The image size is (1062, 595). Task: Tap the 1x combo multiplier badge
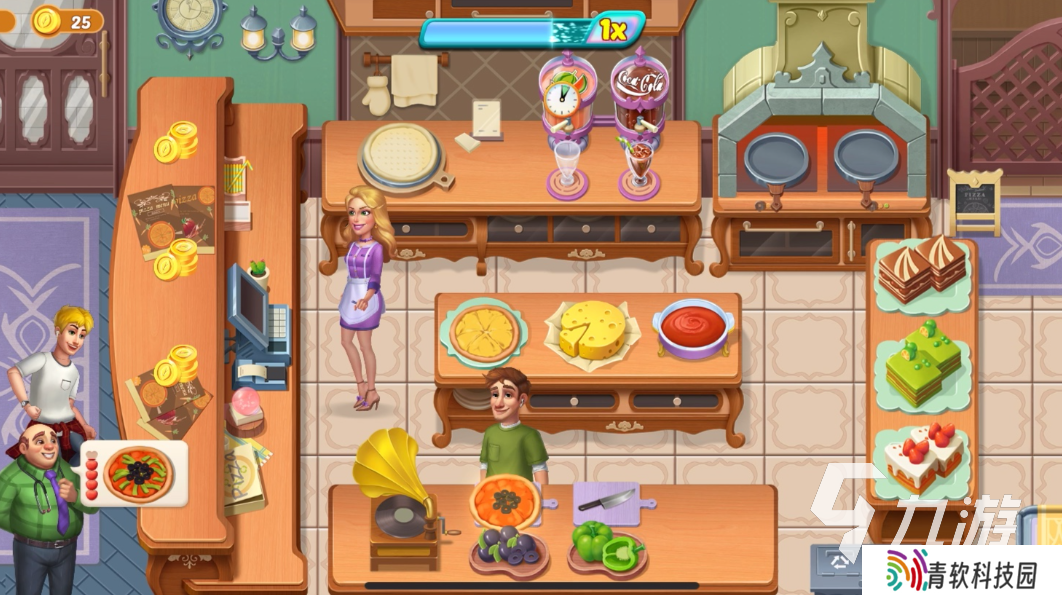click(614, 31)
